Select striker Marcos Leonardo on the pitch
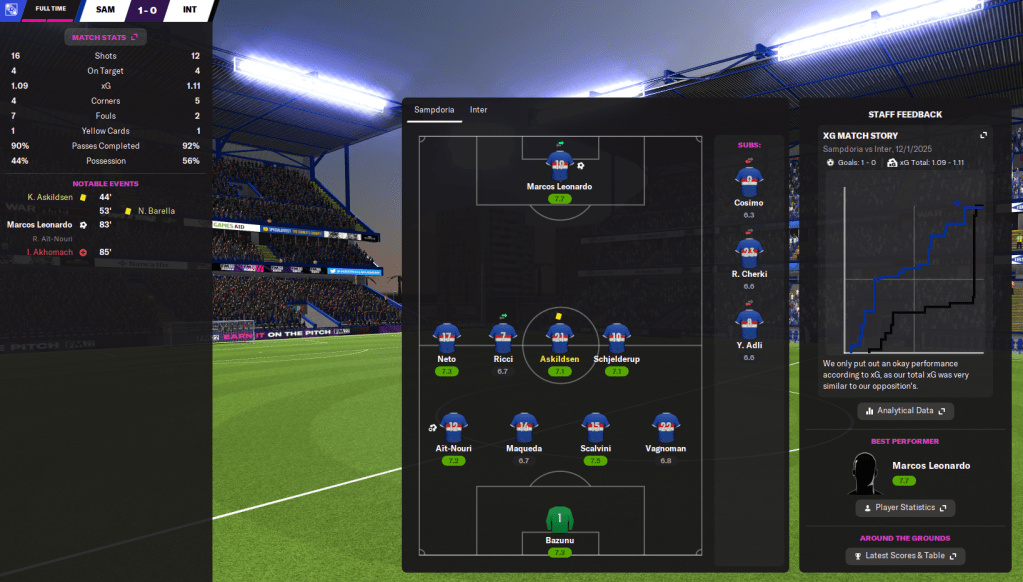Screen dimensions: 1023x582 click(559, 165)
